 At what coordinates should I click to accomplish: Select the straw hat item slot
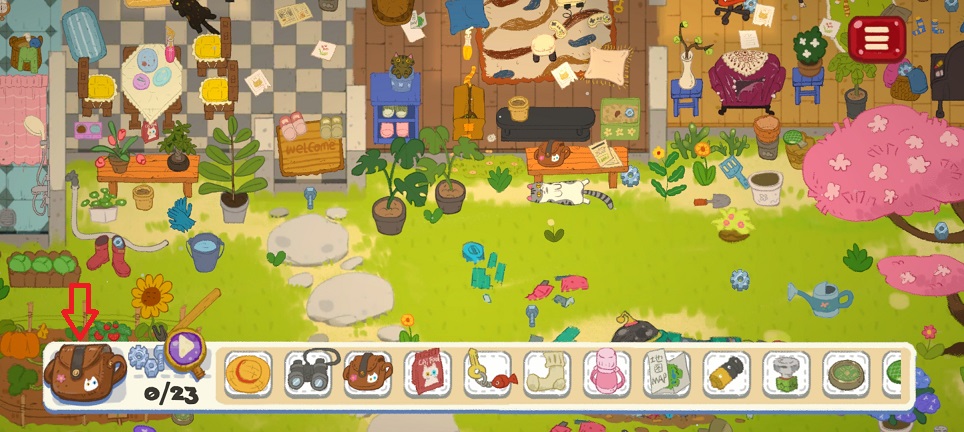(x=247, y=374)
